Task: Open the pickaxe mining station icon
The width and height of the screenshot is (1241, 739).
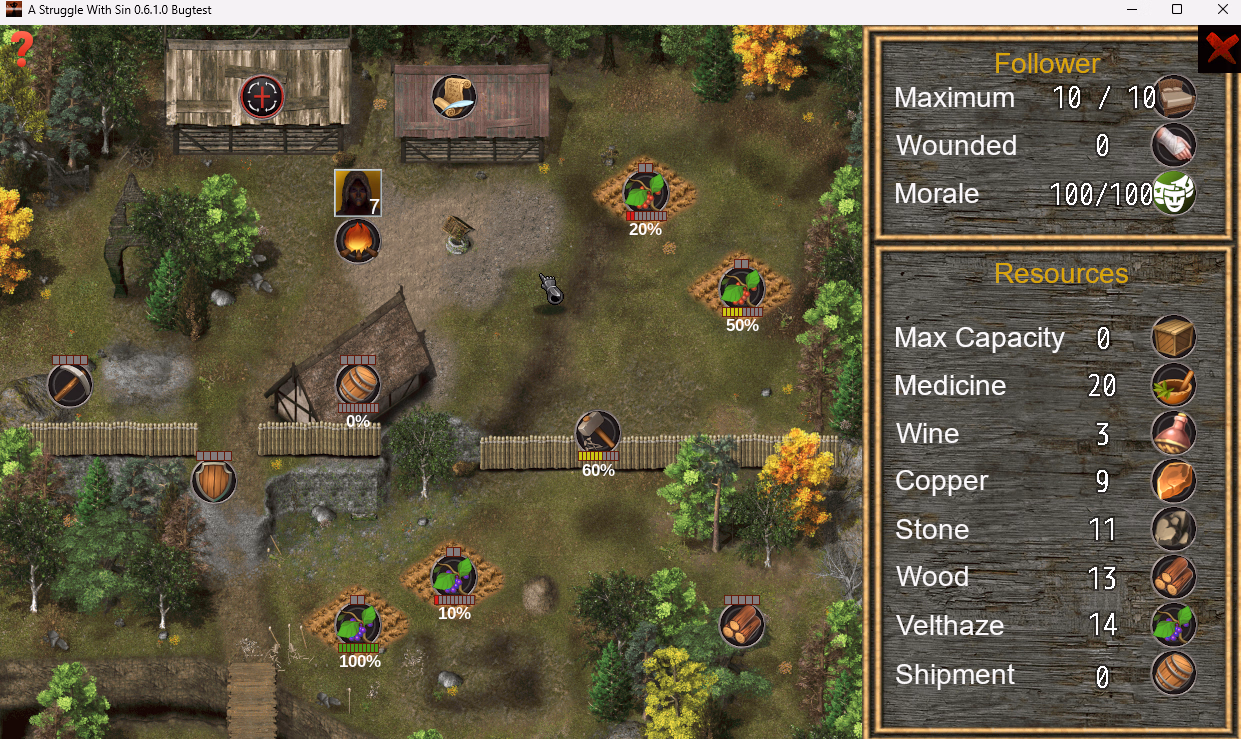Action: [x=70, y=384]
